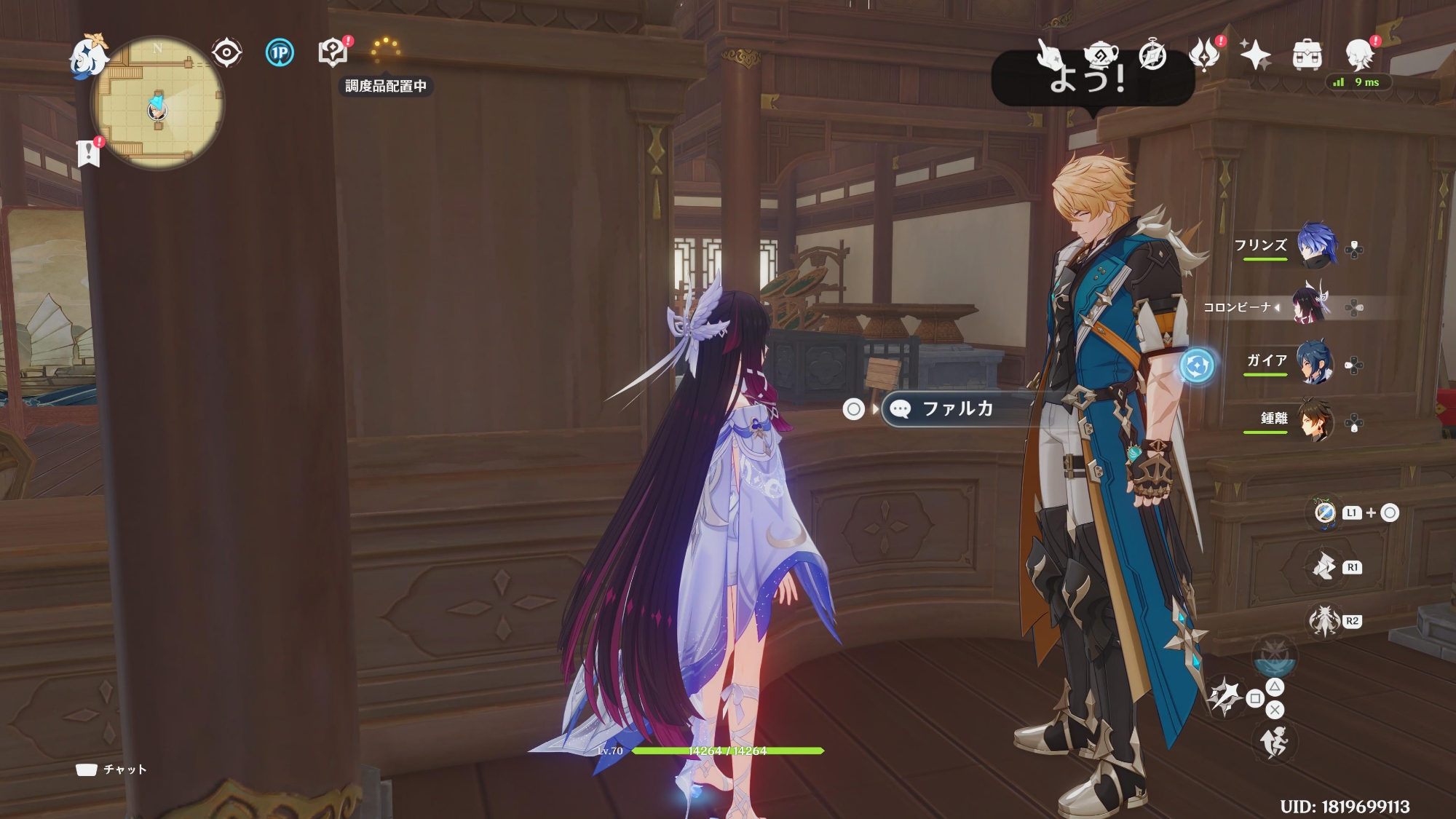Open the hand-pointer furnishing placement icon
The image size is (1456, 819).
(1048, 55)
